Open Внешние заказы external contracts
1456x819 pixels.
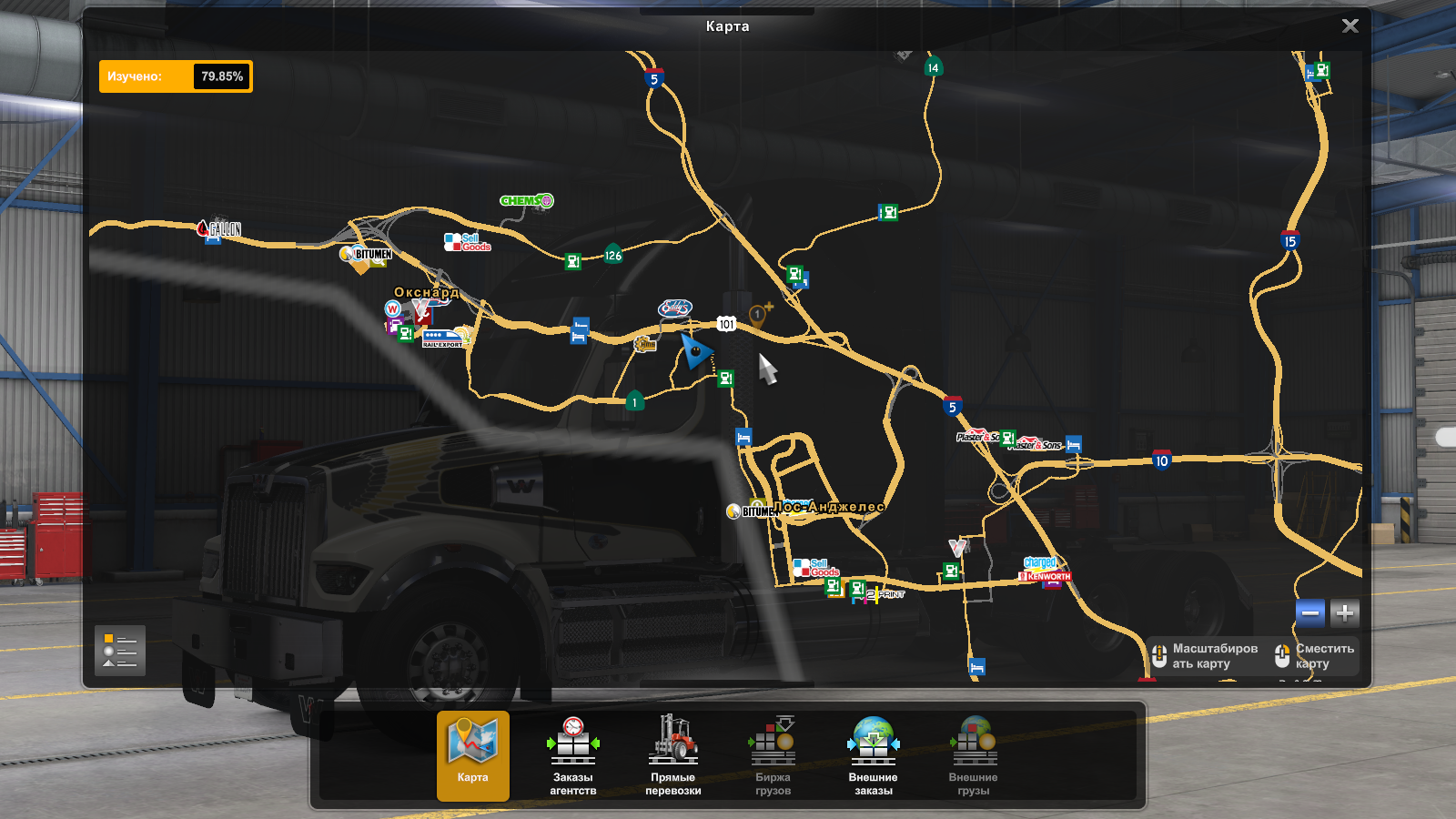tap(873, 755)
